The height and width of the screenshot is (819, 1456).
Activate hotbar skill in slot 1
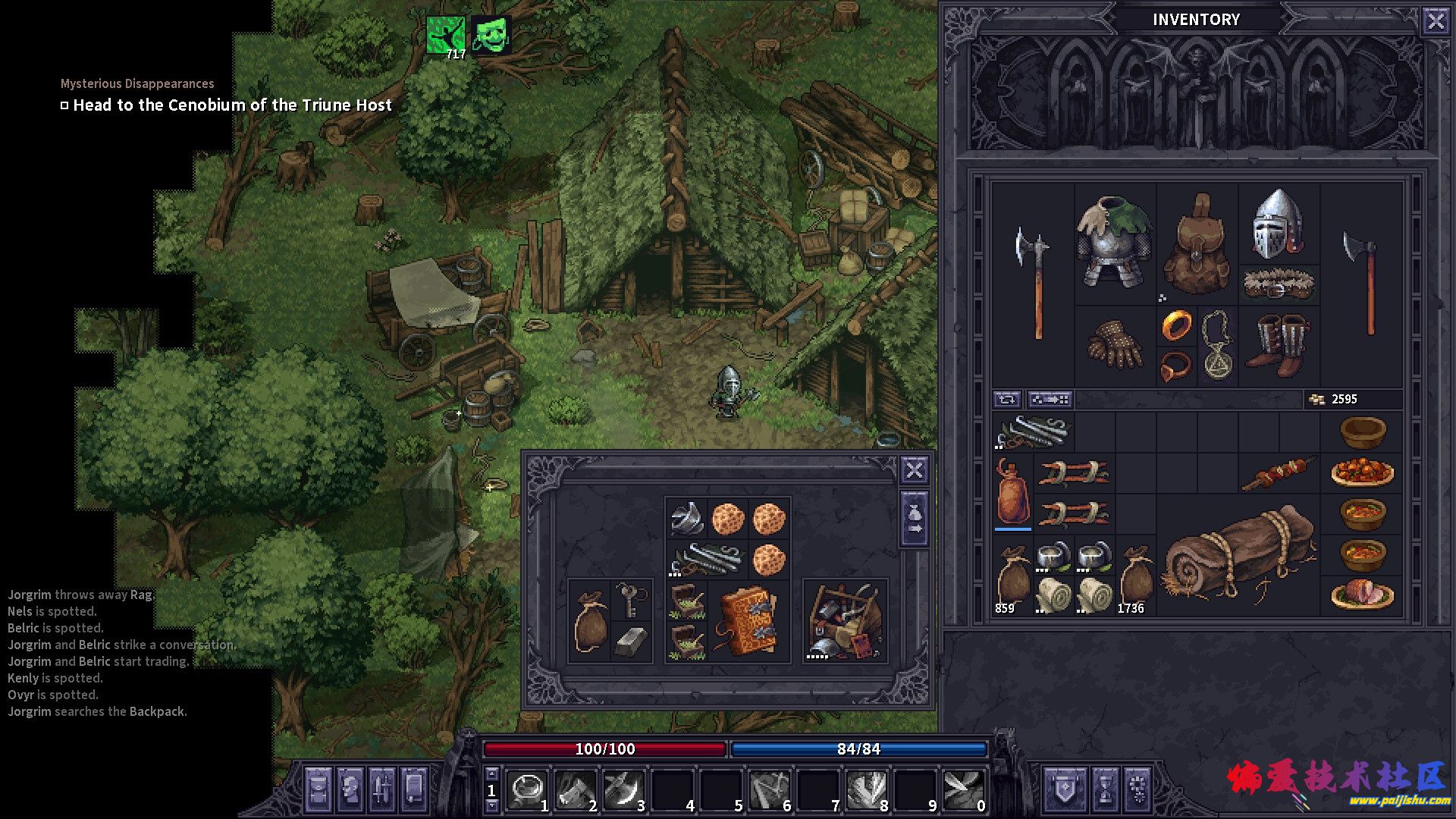(x=526, y=789)
